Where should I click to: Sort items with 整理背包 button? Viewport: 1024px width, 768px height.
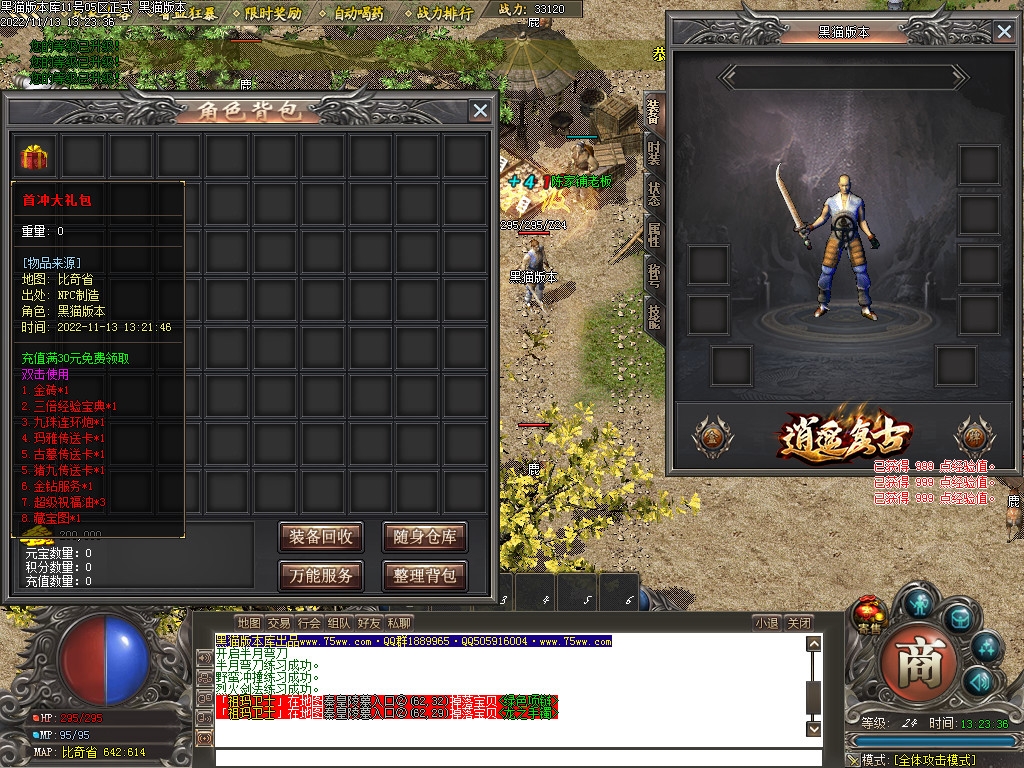425,575
